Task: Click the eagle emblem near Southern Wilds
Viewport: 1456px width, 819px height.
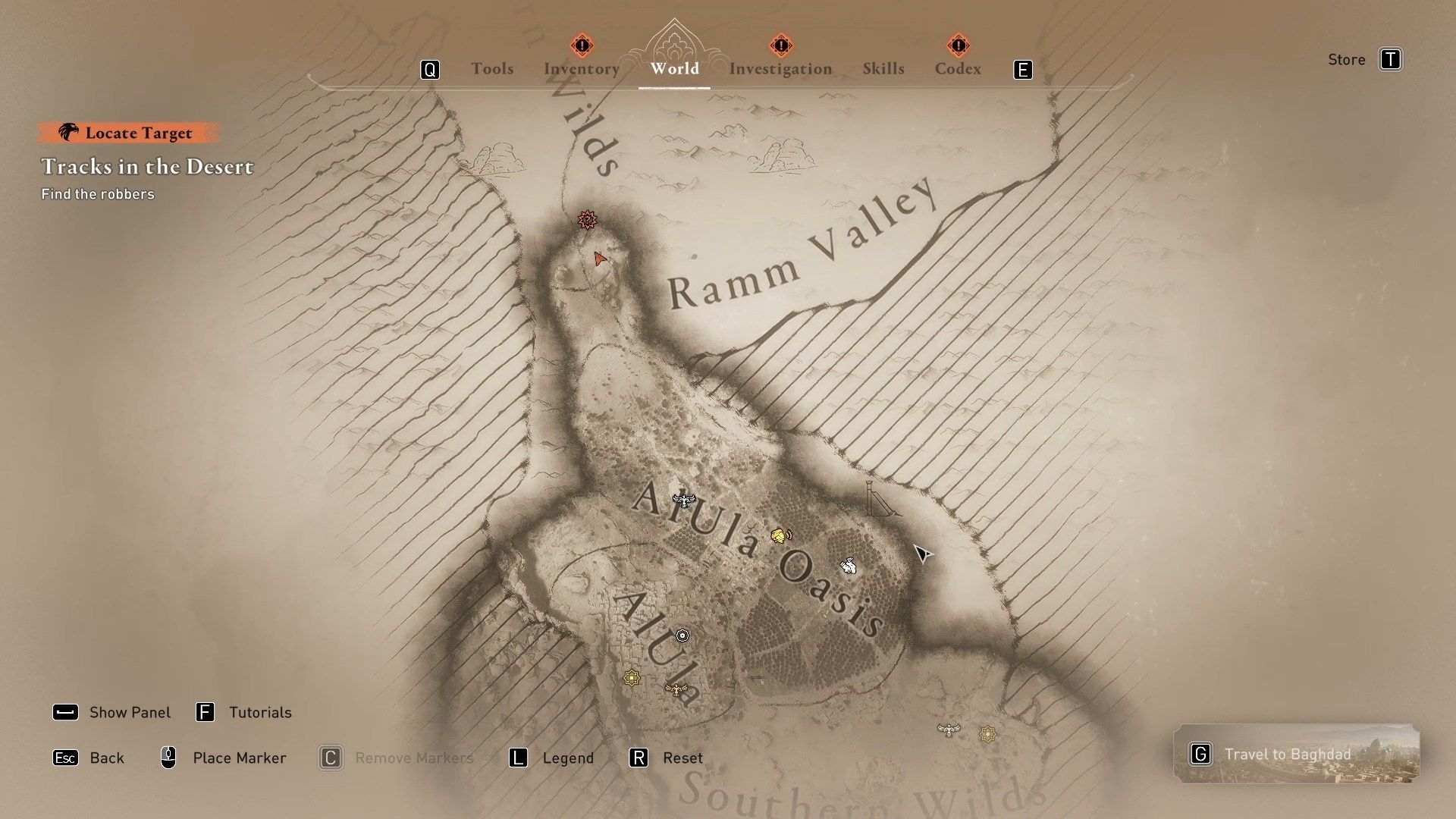Action: tap(949, 731)
